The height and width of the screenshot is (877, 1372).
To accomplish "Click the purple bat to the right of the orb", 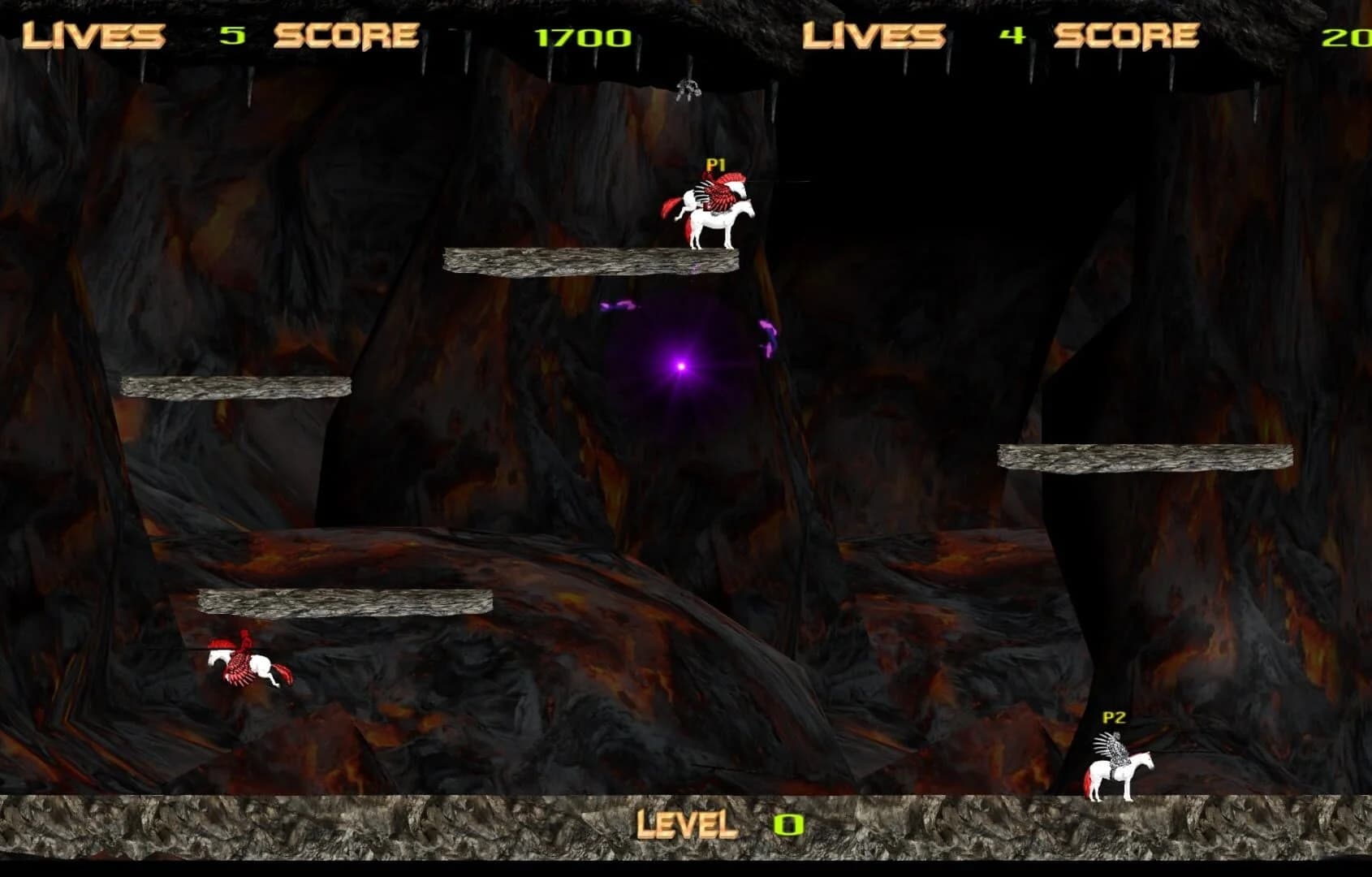I will click(x=766, y=337).
